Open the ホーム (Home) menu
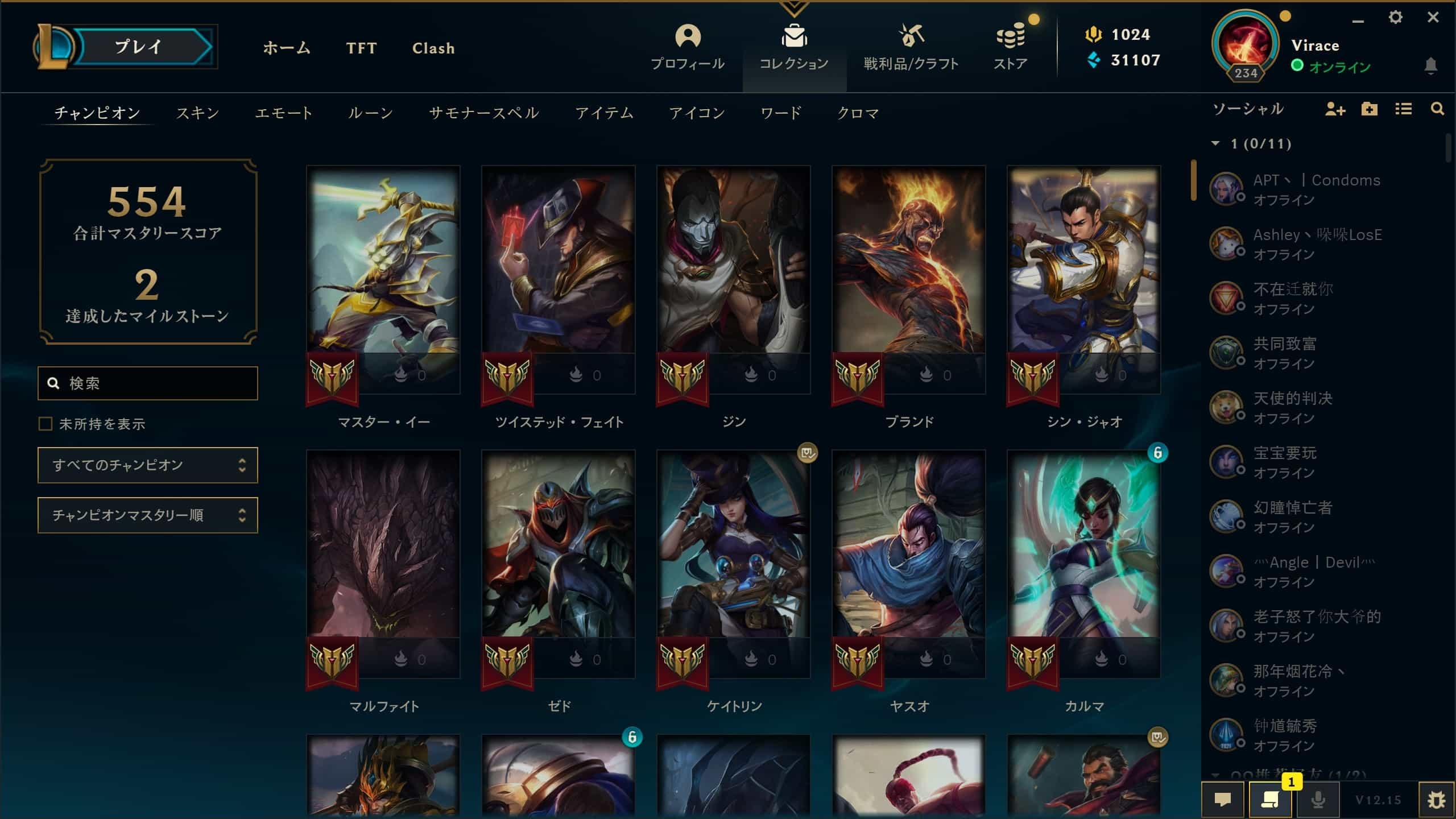 [287, 48]
